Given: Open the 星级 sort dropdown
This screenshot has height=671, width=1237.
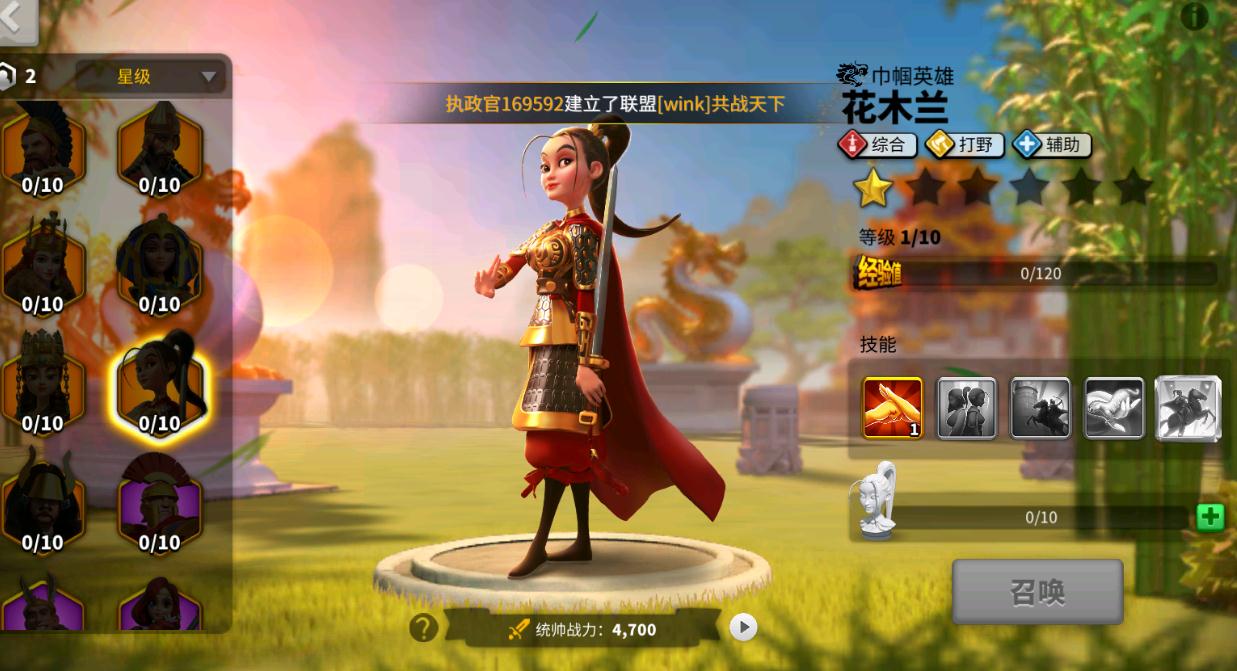Looking at the screenshot, I should (x=150, y=77).
